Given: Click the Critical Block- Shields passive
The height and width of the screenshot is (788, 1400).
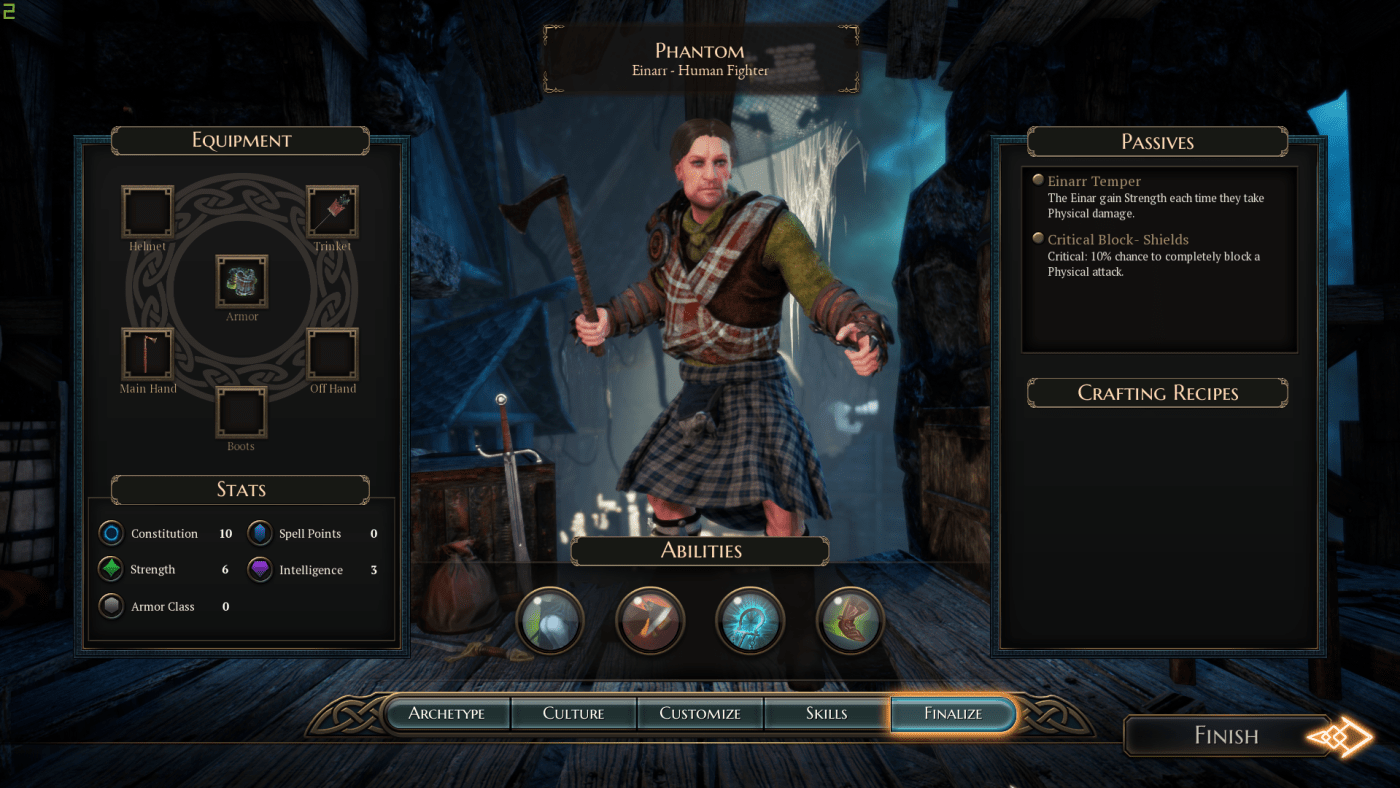Looking at the screenshot, I should coord(1117,240).
